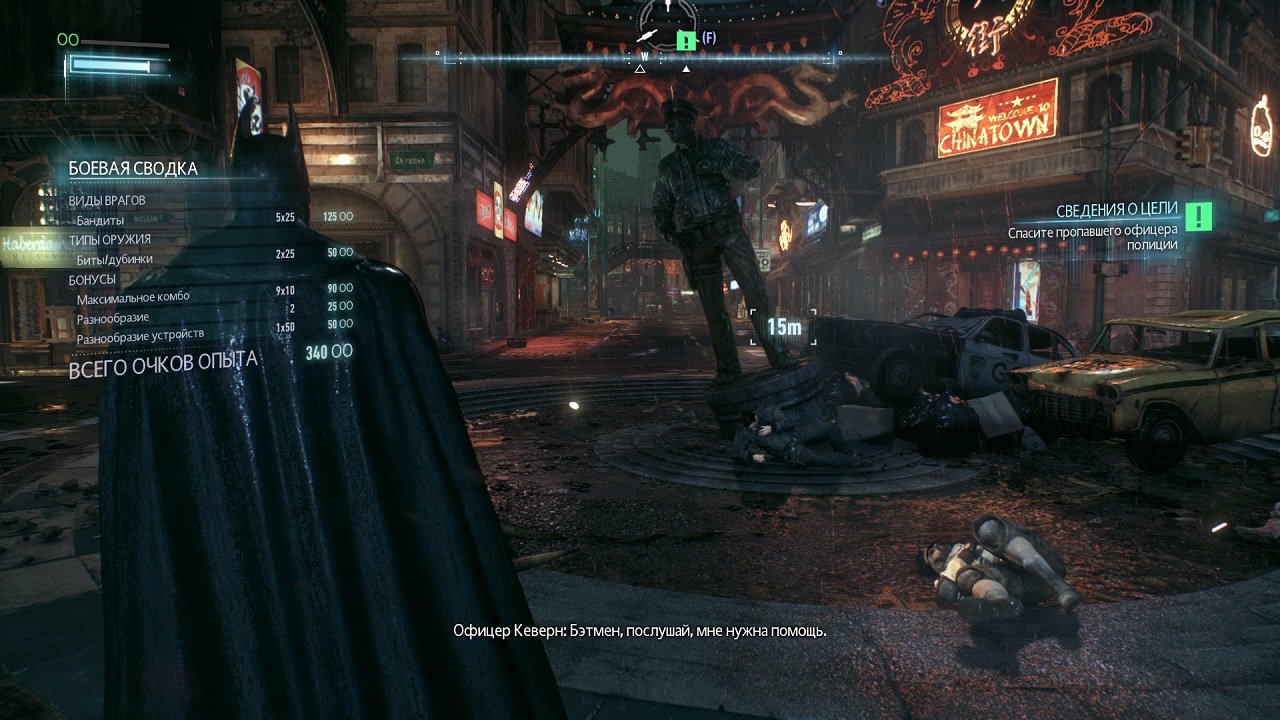Viewport: 1280px width, 720px height.
Task: Collapse the БОНУСЫ section in combat summary
Action: tap(91, 278)
